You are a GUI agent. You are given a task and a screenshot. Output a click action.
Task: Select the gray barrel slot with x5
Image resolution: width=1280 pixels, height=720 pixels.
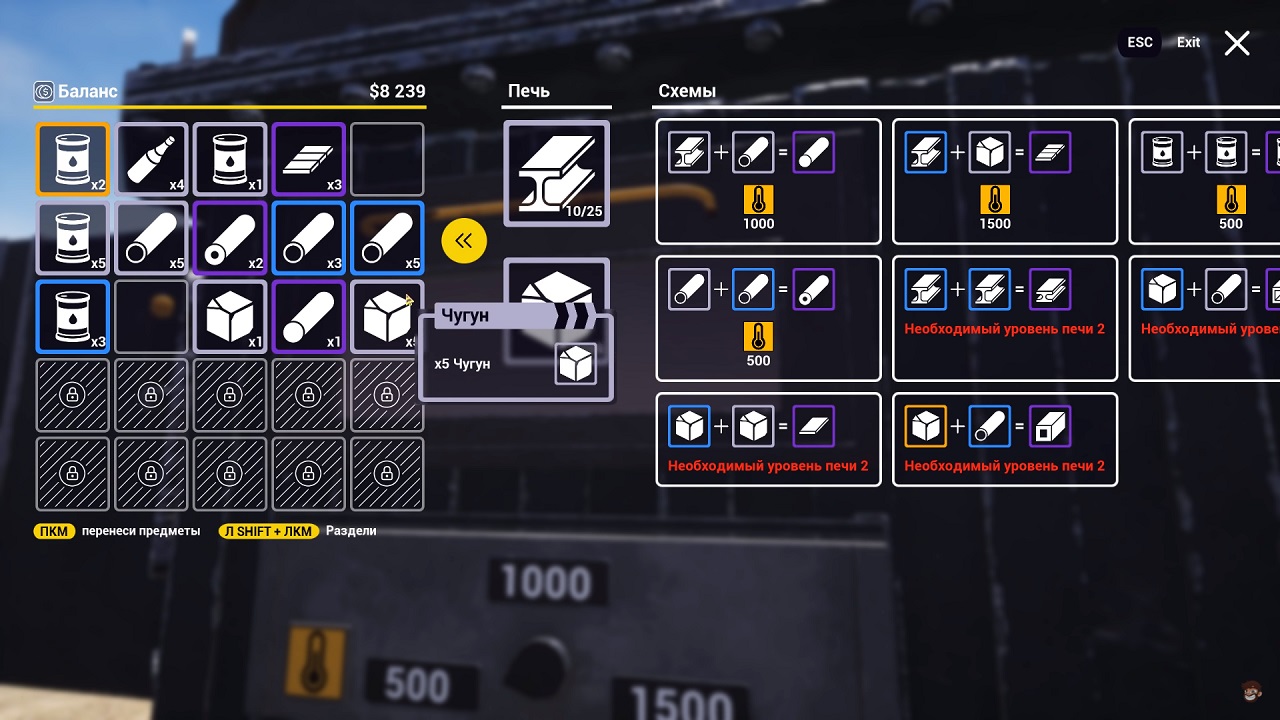(72, 238)
